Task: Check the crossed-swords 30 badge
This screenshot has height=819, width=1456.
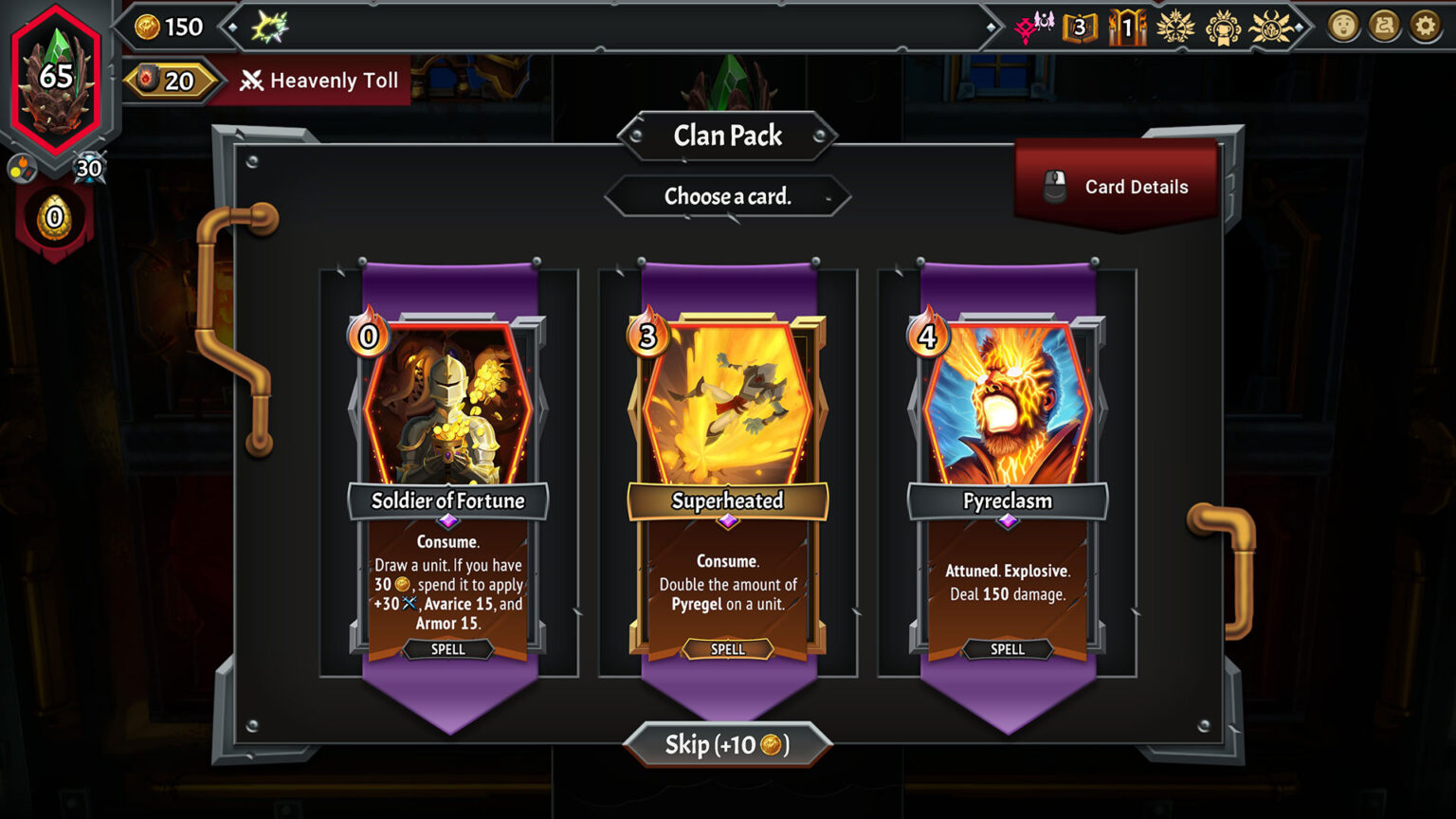Action: [x=89, y=169]
